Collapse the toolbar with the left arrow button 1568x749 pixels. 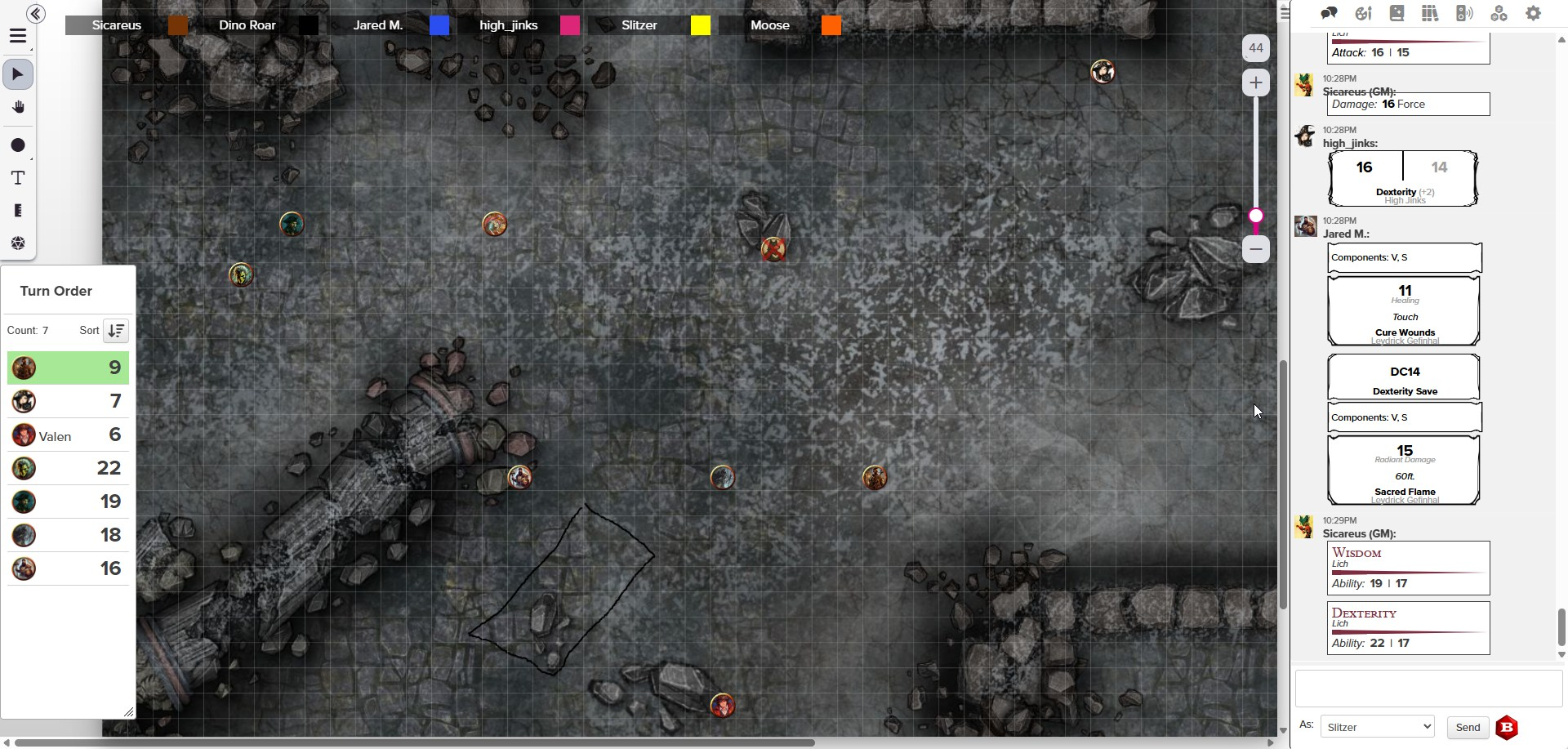point(35,13)
